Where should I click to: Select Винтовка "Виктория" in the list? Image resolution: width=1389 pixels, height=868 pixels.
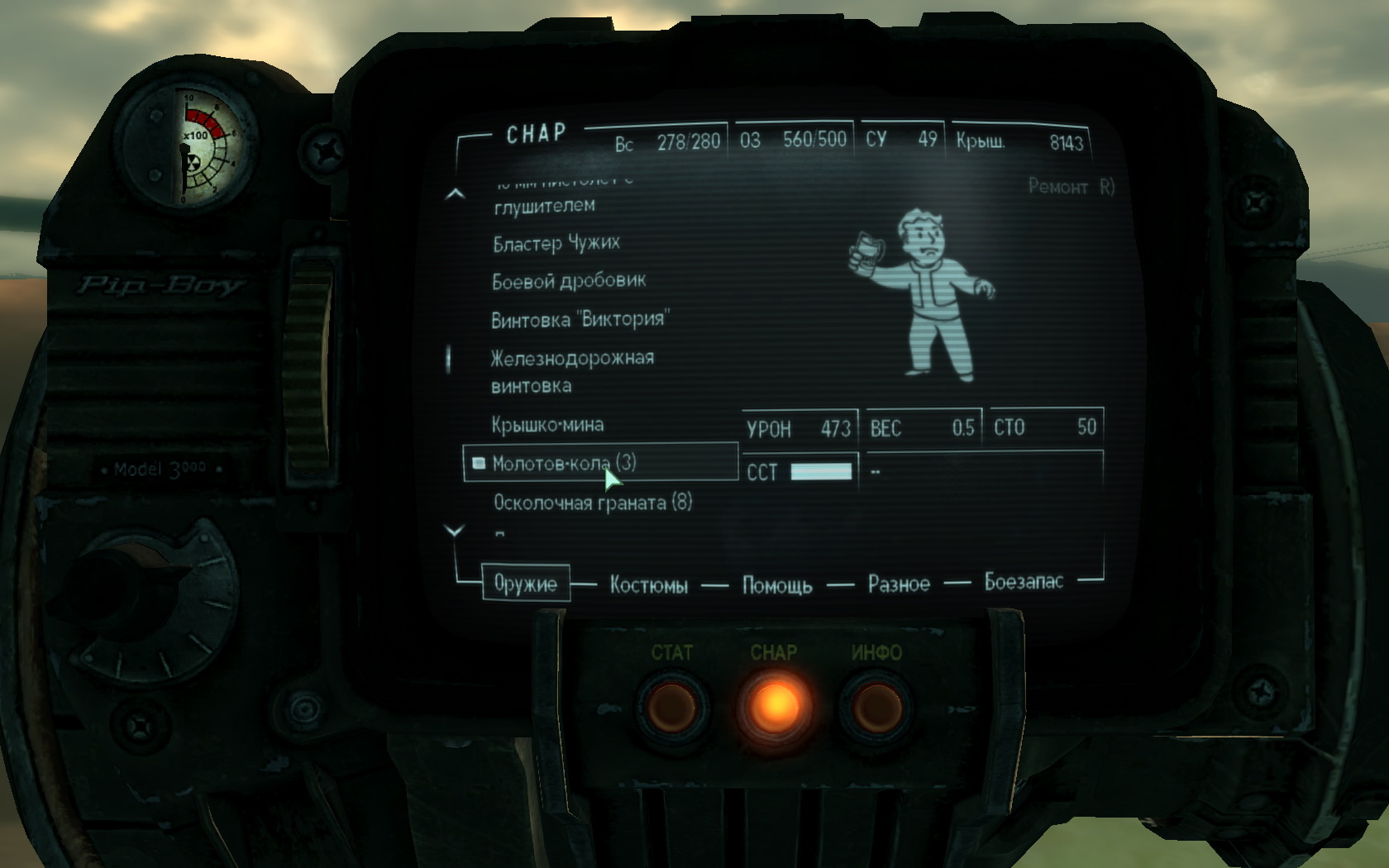pos(580,319)
